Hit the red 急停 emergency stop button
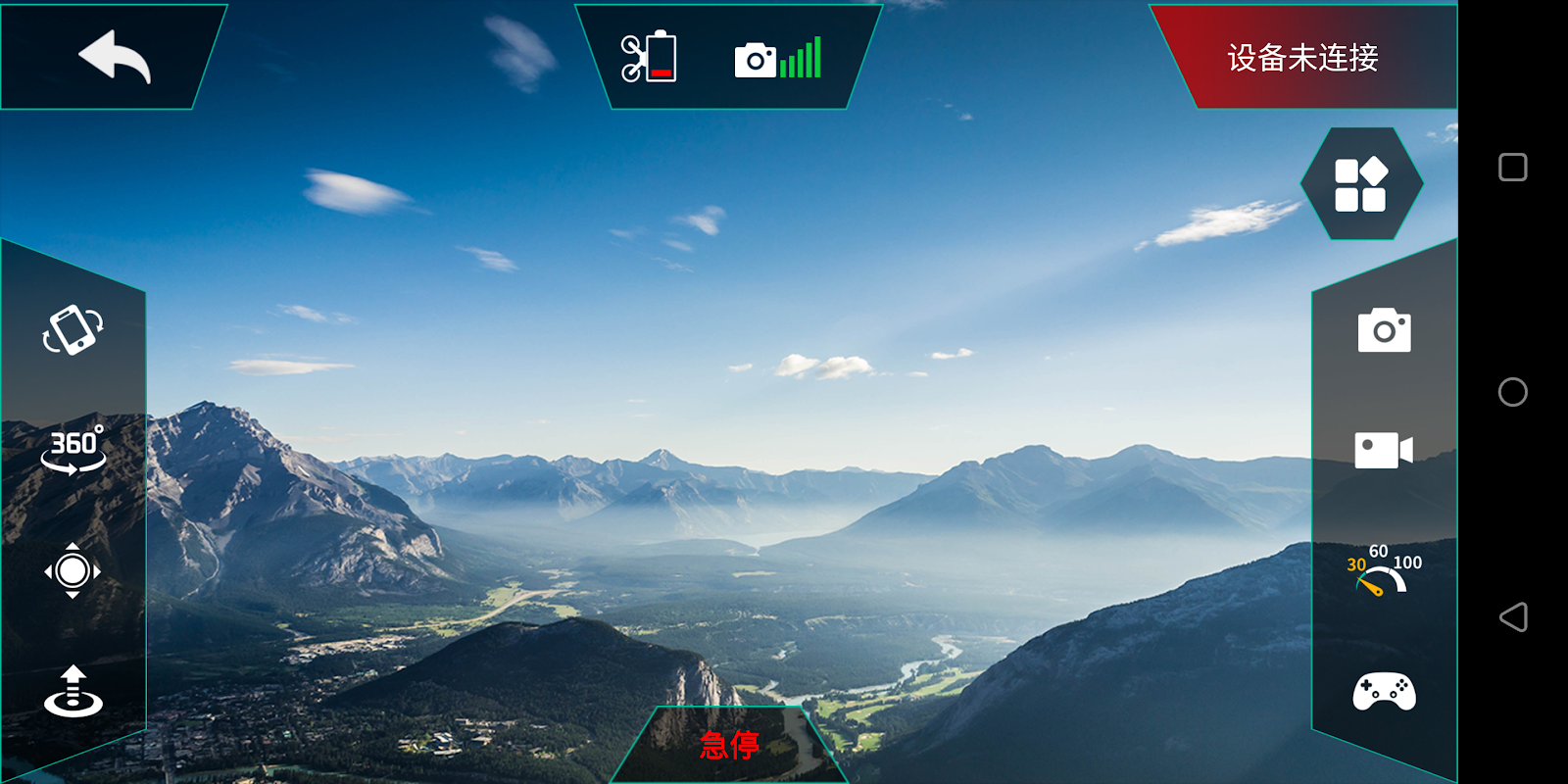 (x=730, y=746)
